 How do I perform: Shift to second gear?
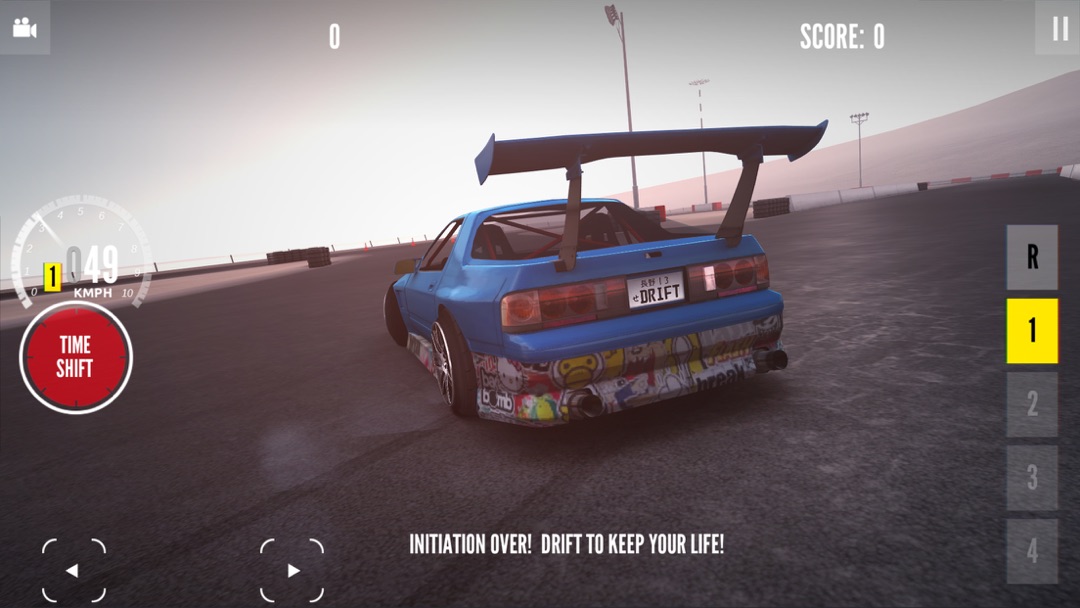[x=1032, y=404]
